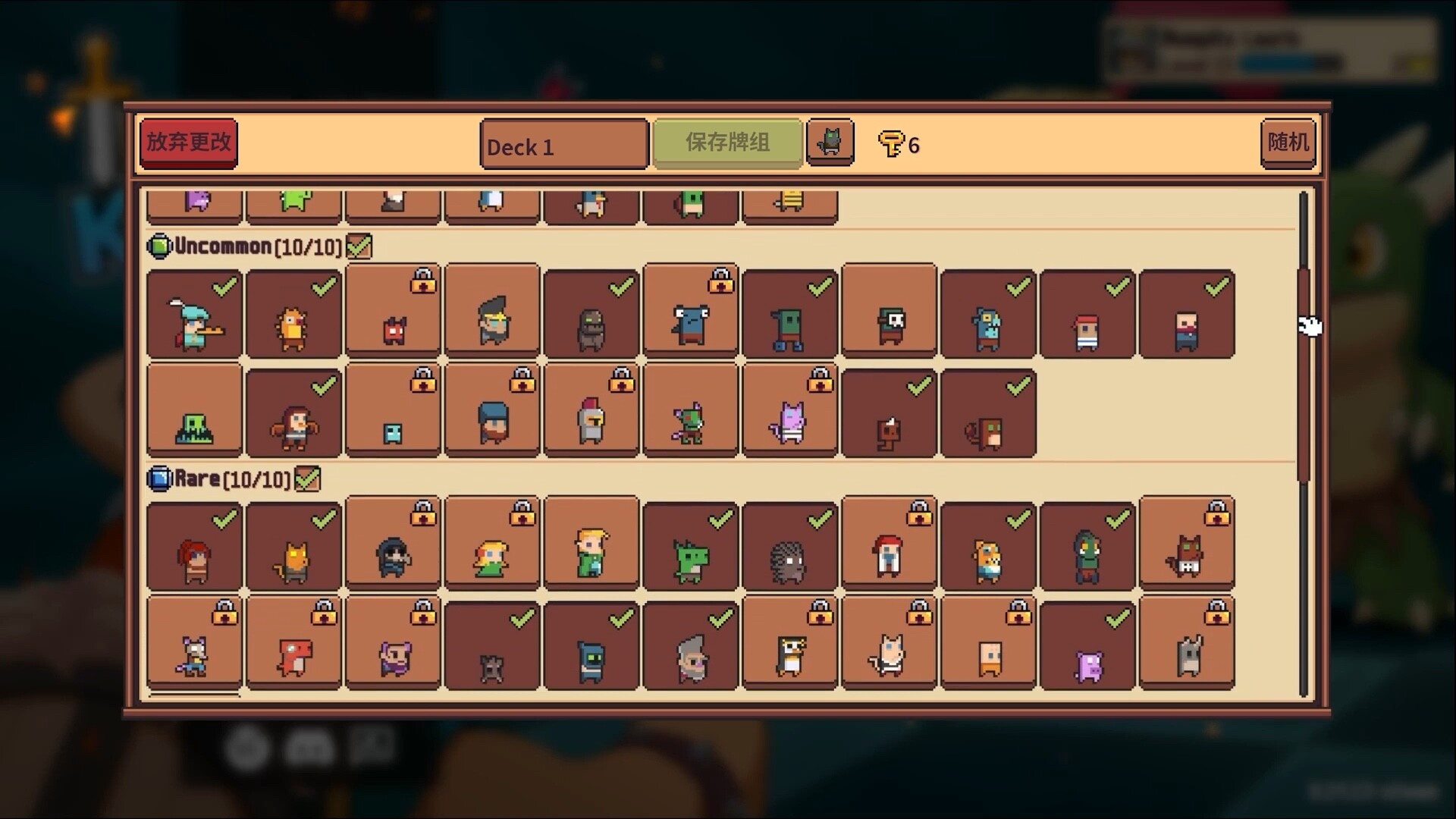
Task: Choose the red-crested knight helmet card
Action: (591, 412)
